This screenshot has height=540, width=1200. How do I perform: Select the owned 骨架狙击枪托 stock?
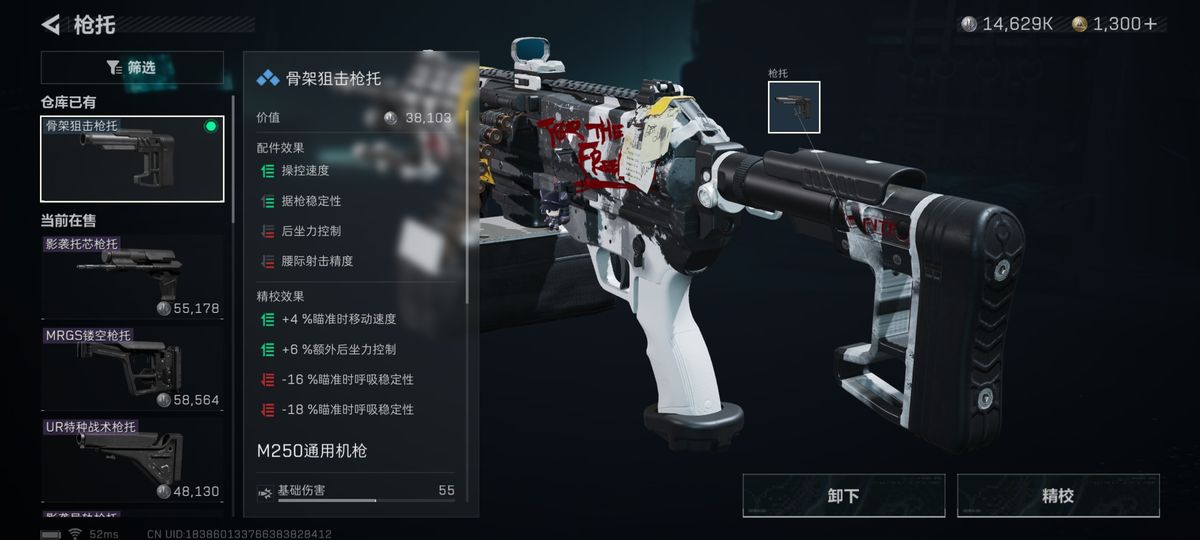pos(132,159)
